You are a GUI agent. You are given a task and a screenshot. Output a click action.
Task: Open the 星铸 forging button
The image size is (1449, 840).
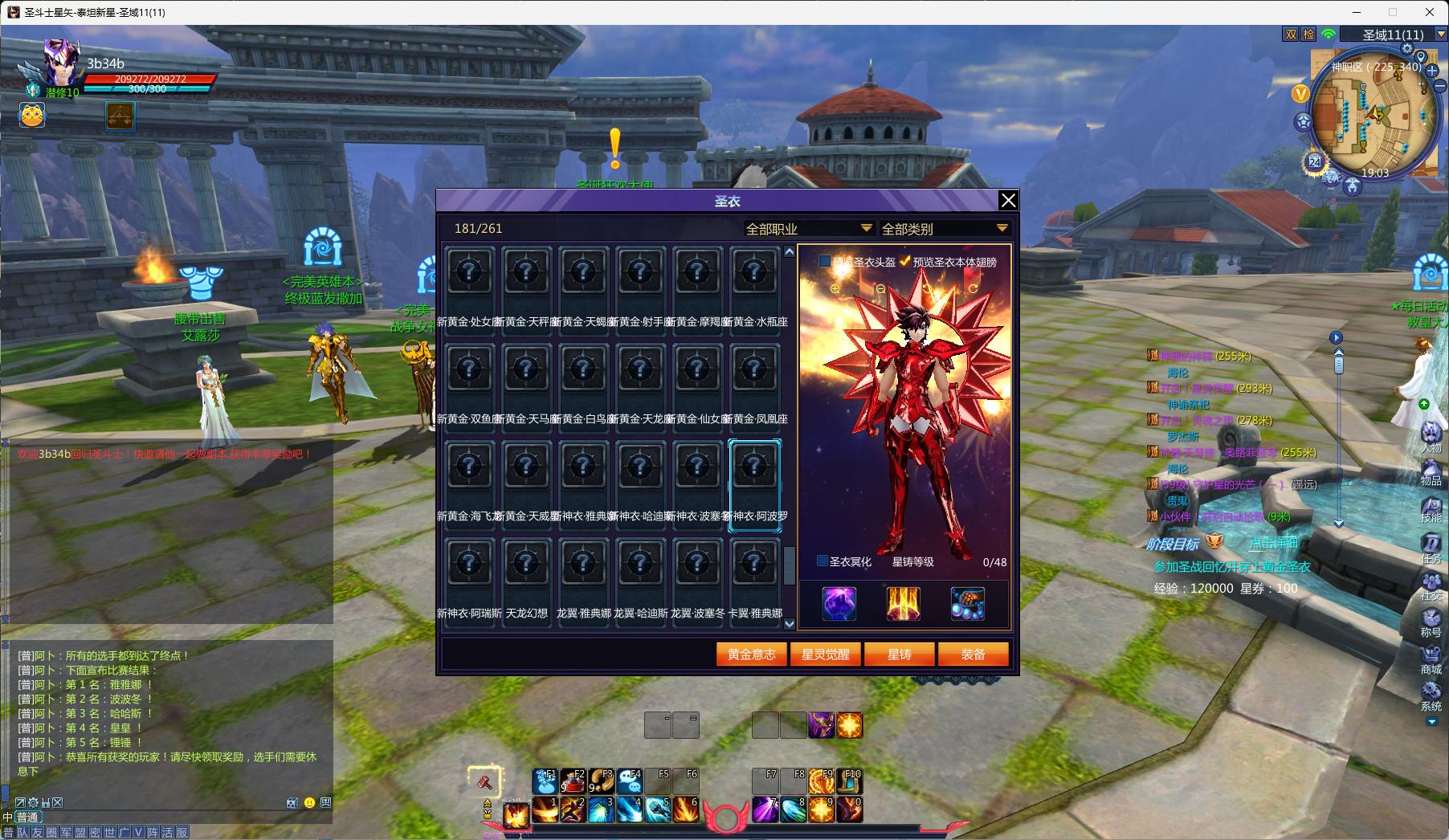coord(899,654)
